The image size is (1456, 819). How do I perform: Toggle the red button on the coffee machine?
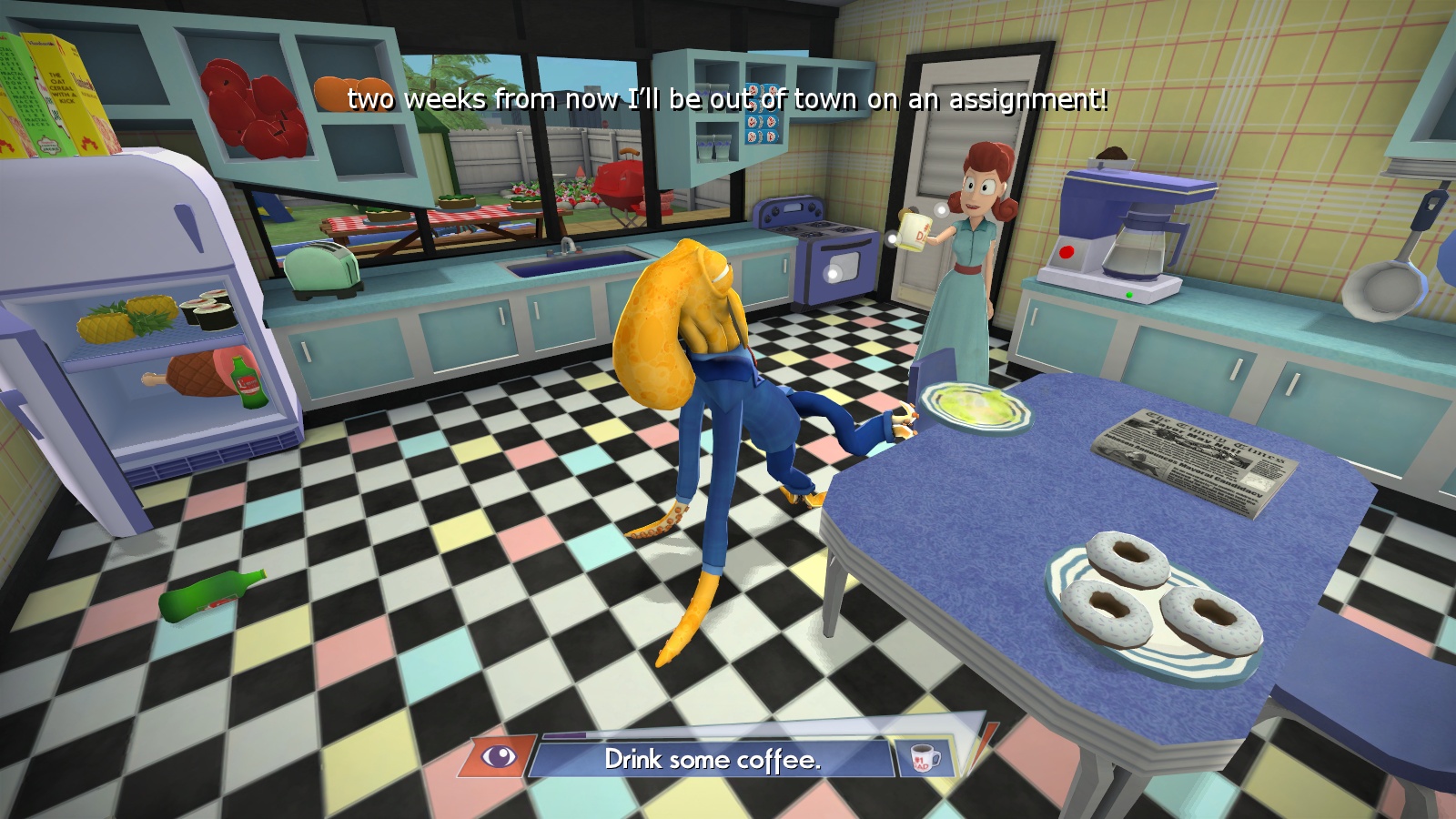[1066, 251]
